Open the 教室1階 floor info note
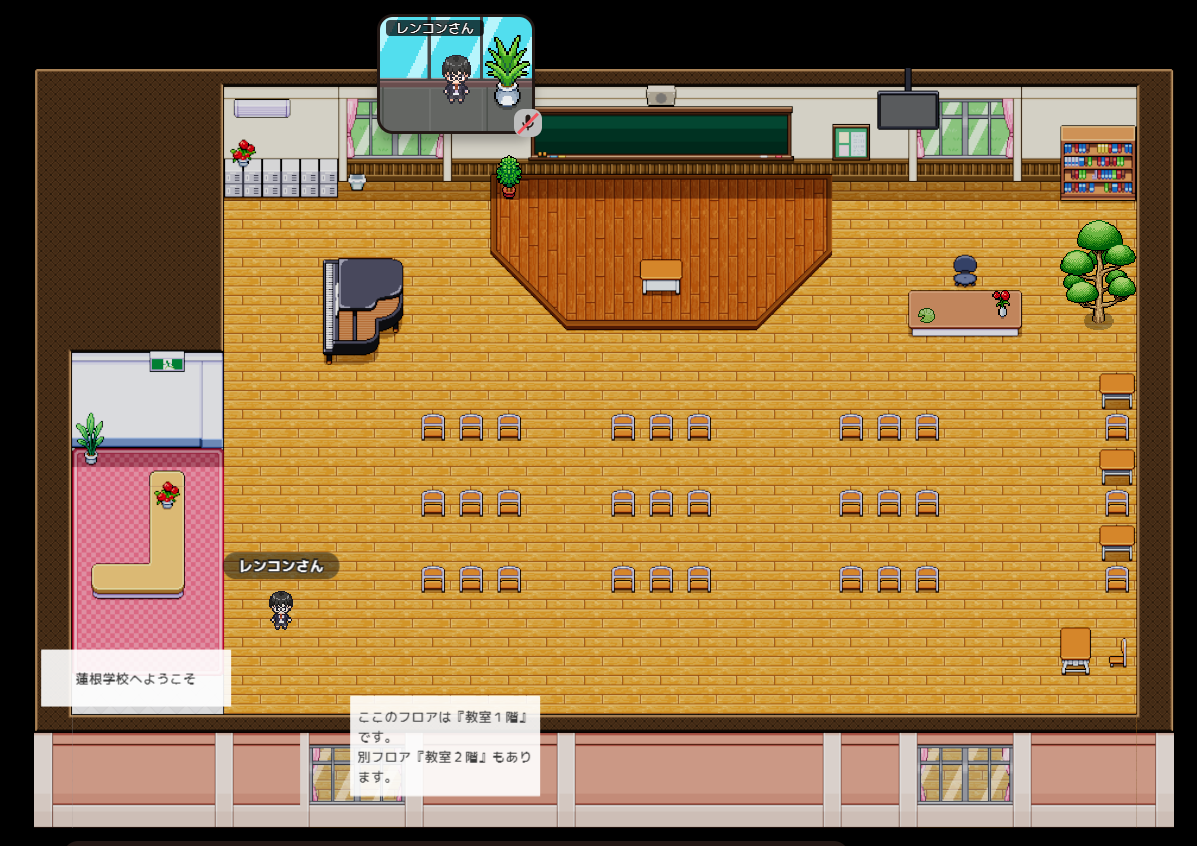The image size is (1197, 846). [x=445, y=746]
